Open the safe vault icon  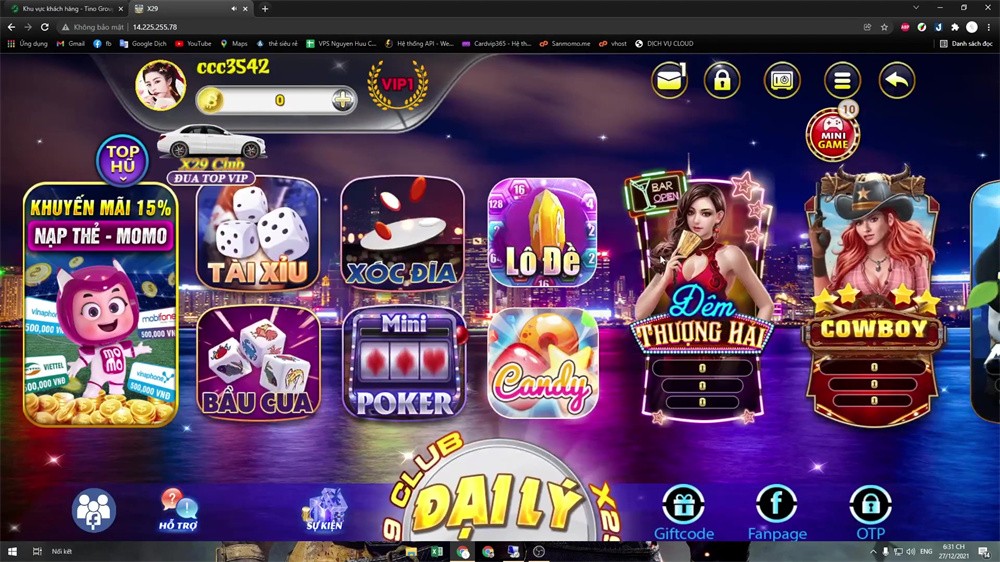pyautogui.click(x=782, y=80)
